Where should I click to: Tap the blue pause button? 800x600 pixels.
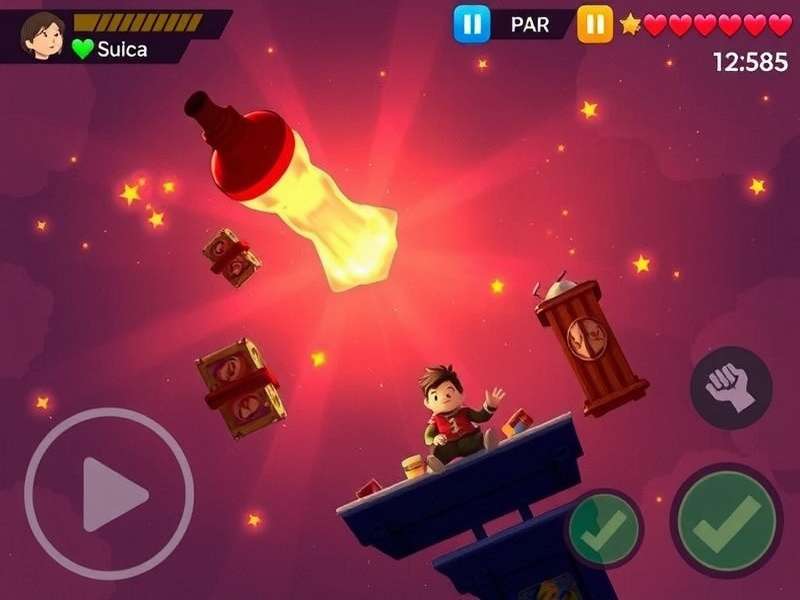point(471,24)
